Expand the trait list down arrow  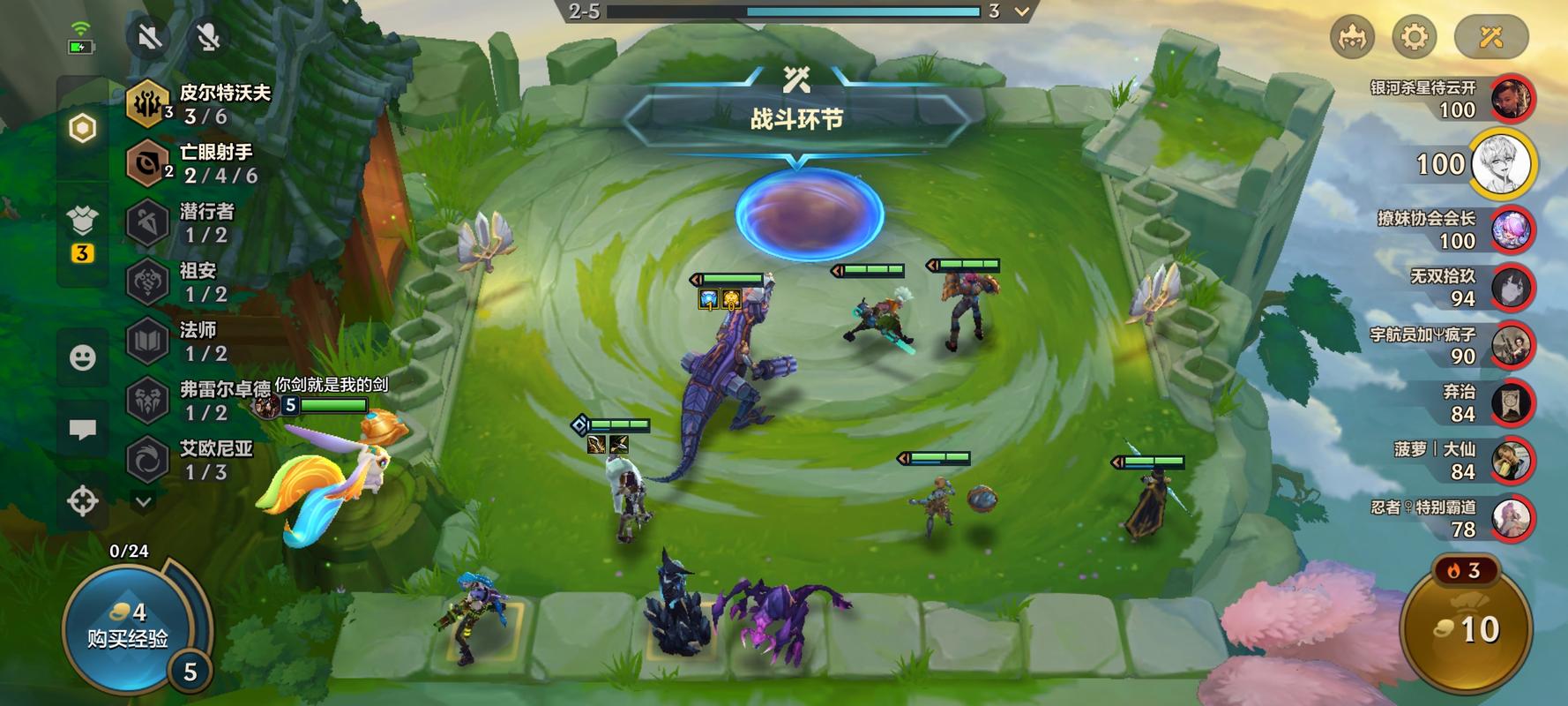click(144, 501)
